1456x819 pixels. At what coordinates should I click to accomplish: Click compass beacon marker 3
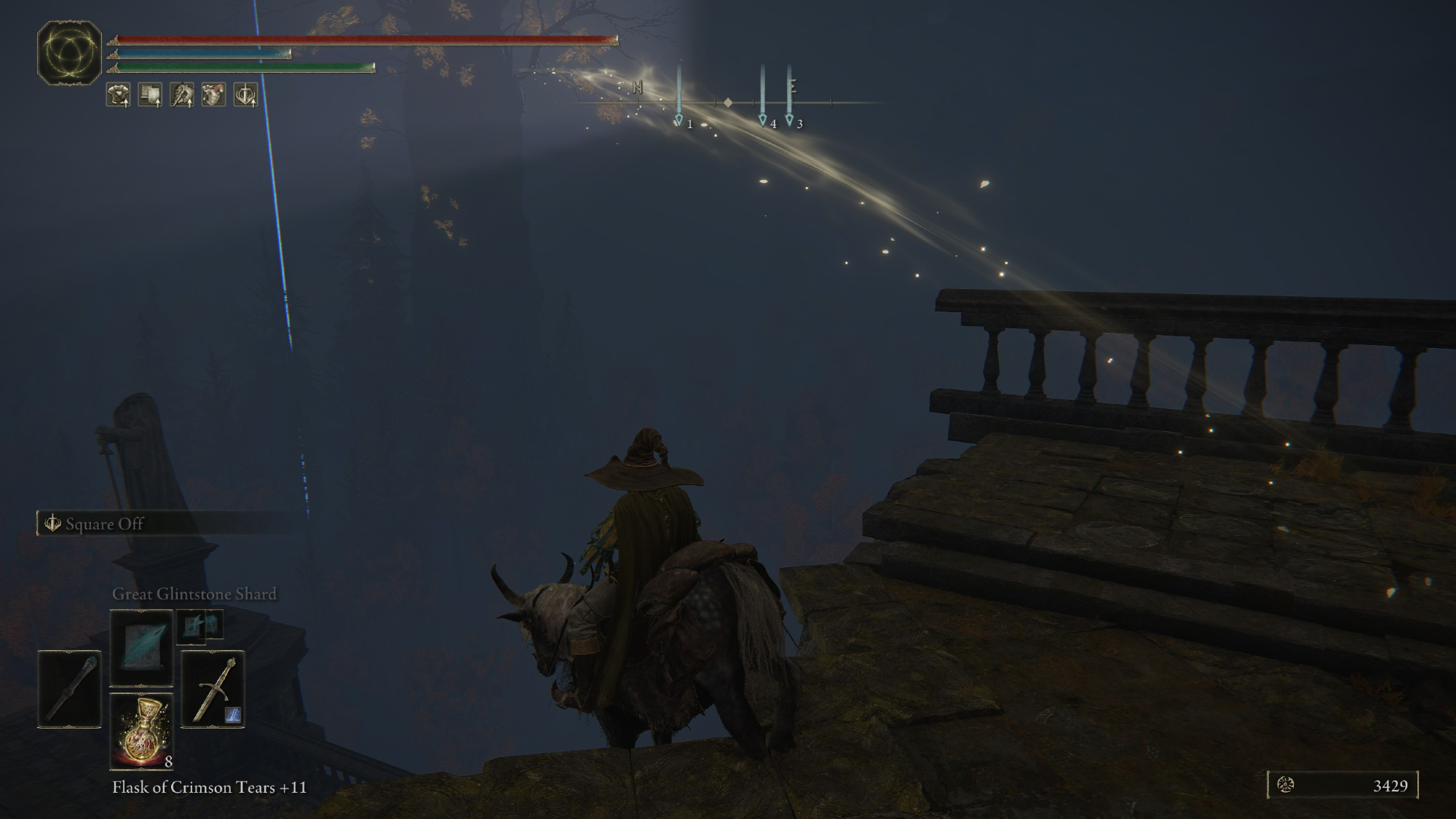pos(789,120)
